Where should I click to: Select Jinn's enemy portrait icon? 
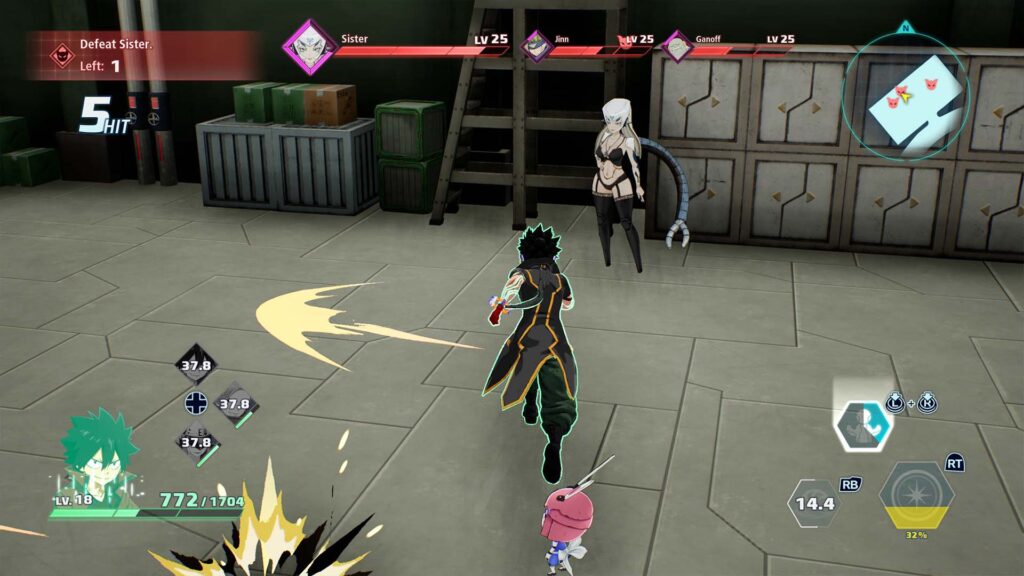538,46
